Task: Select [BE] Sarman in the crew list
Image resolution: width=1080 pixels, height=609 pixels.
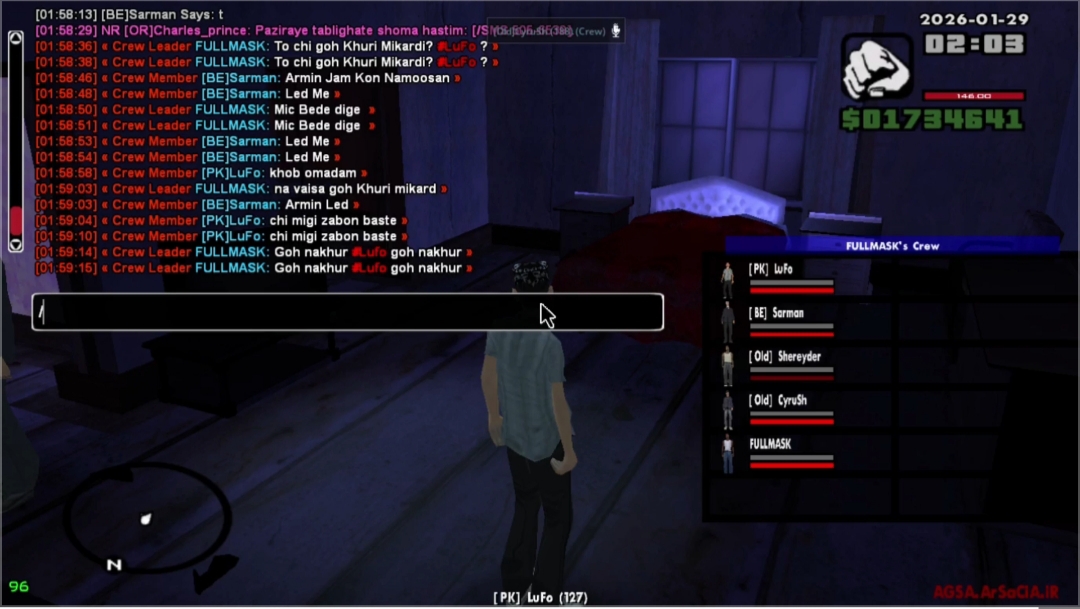Action: (775, 313)
